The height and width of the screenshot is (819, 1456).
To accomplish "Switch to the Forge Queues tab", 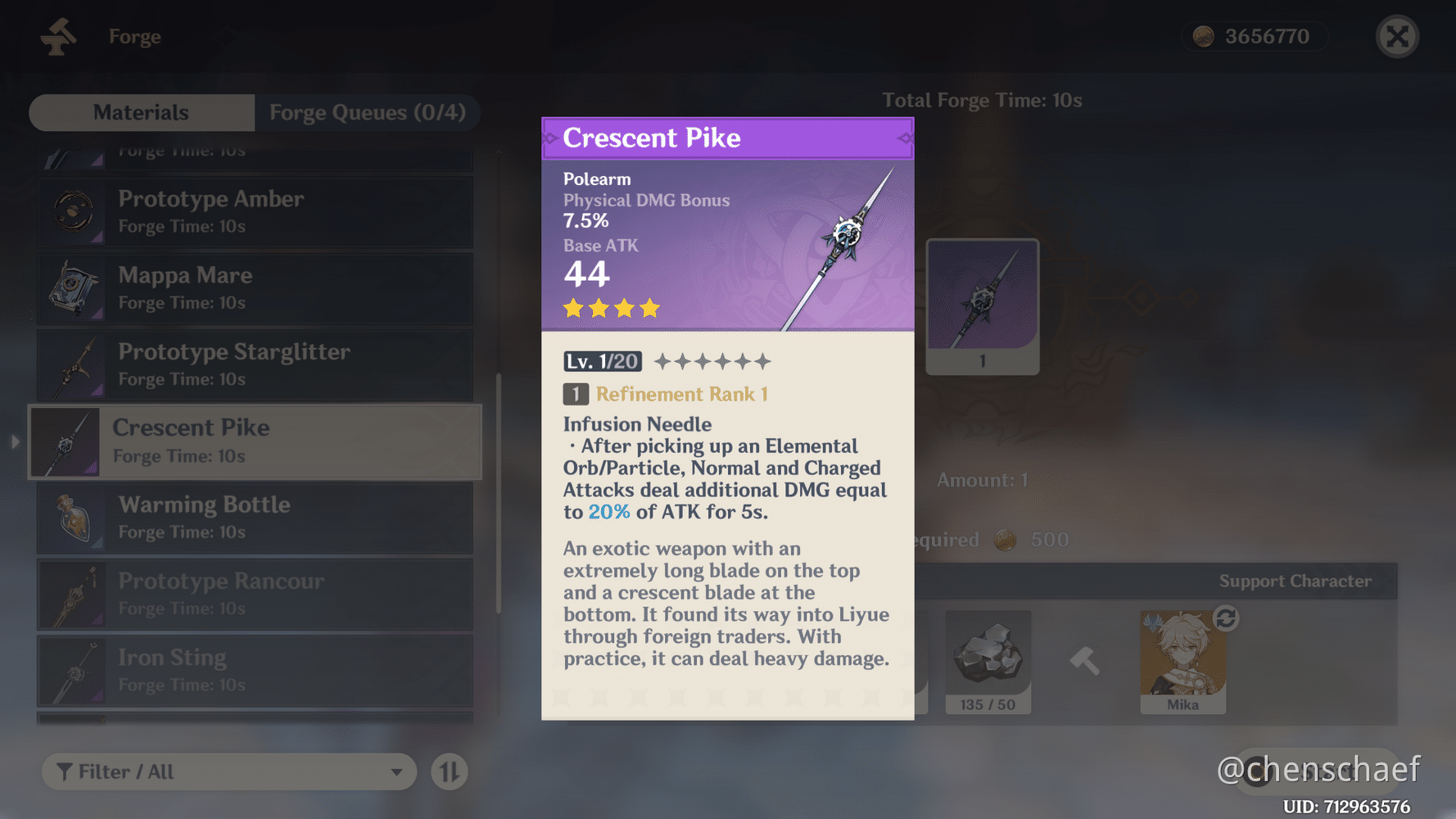I will click(368, 112).
